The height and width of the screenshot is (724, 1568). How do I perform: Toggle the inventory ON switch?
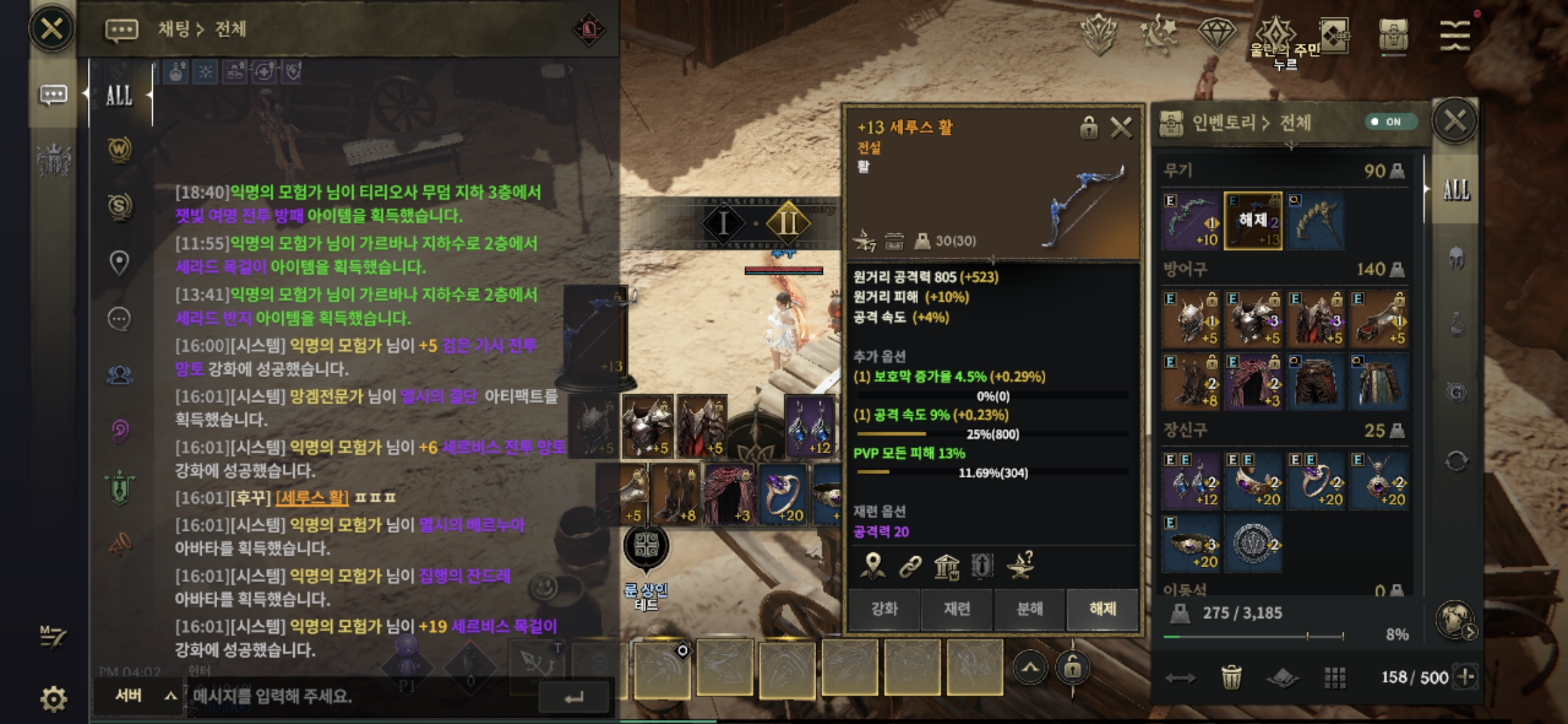click(1390, 122)
